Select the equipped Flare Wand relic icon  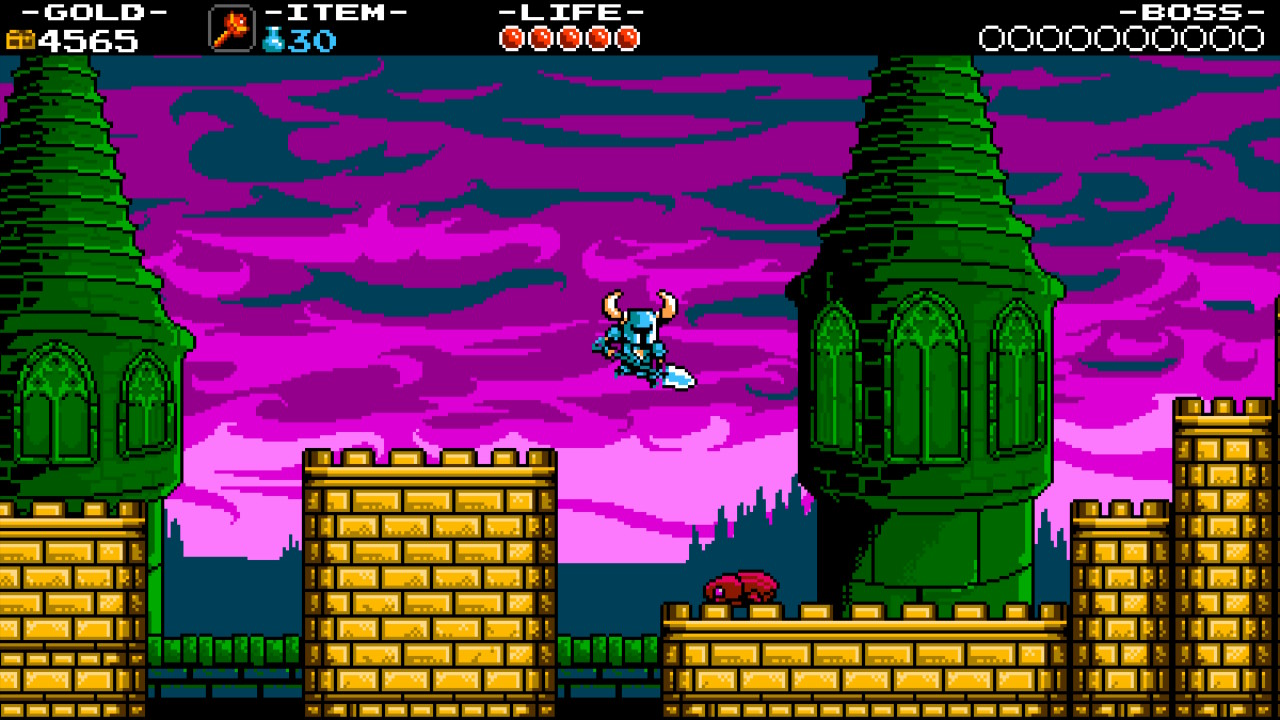point(231,28)
